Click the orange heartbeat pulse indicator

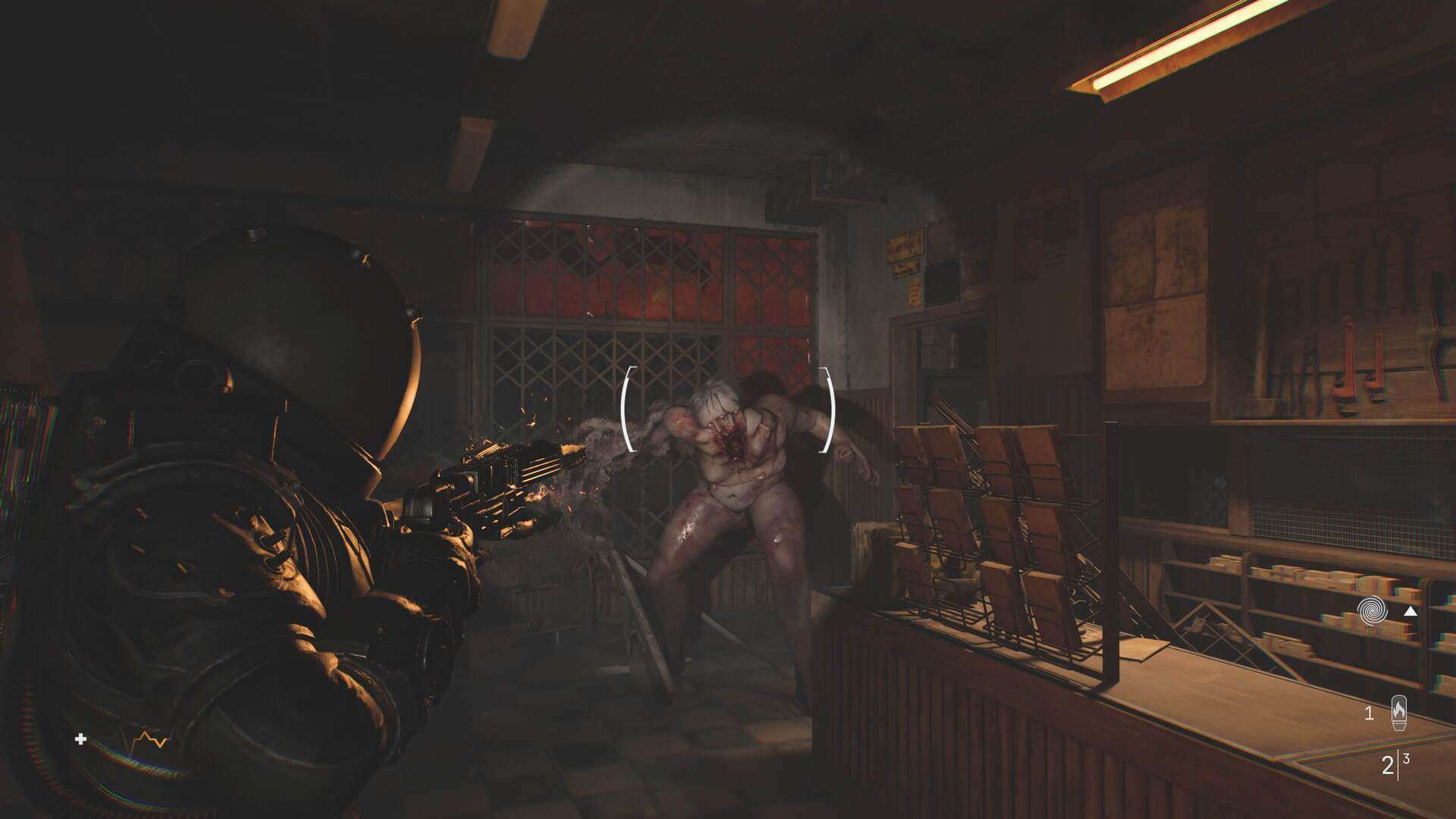(x=152, y=739)
